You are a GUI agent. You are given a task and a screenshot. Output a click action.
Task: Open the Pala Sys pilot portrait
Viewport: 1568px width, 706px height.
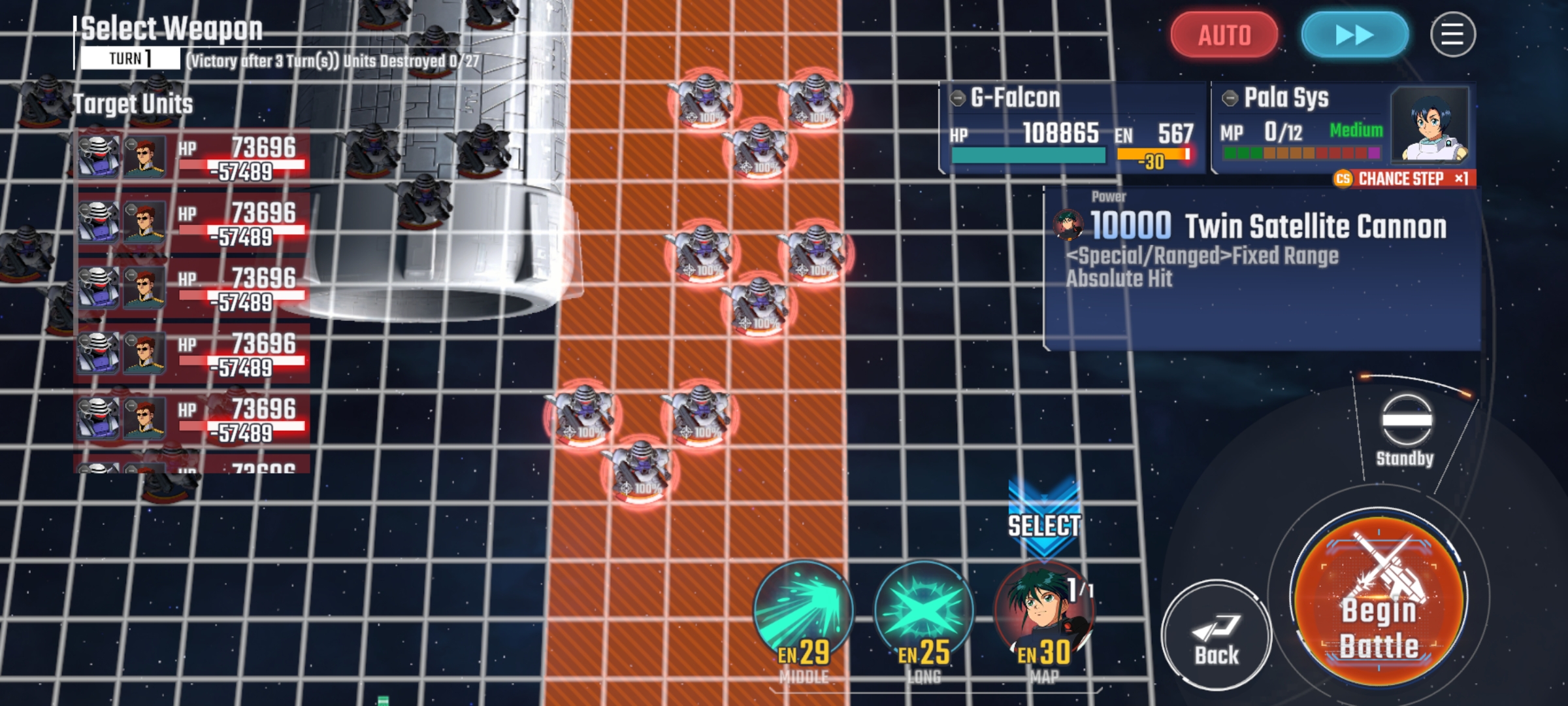1429,126
